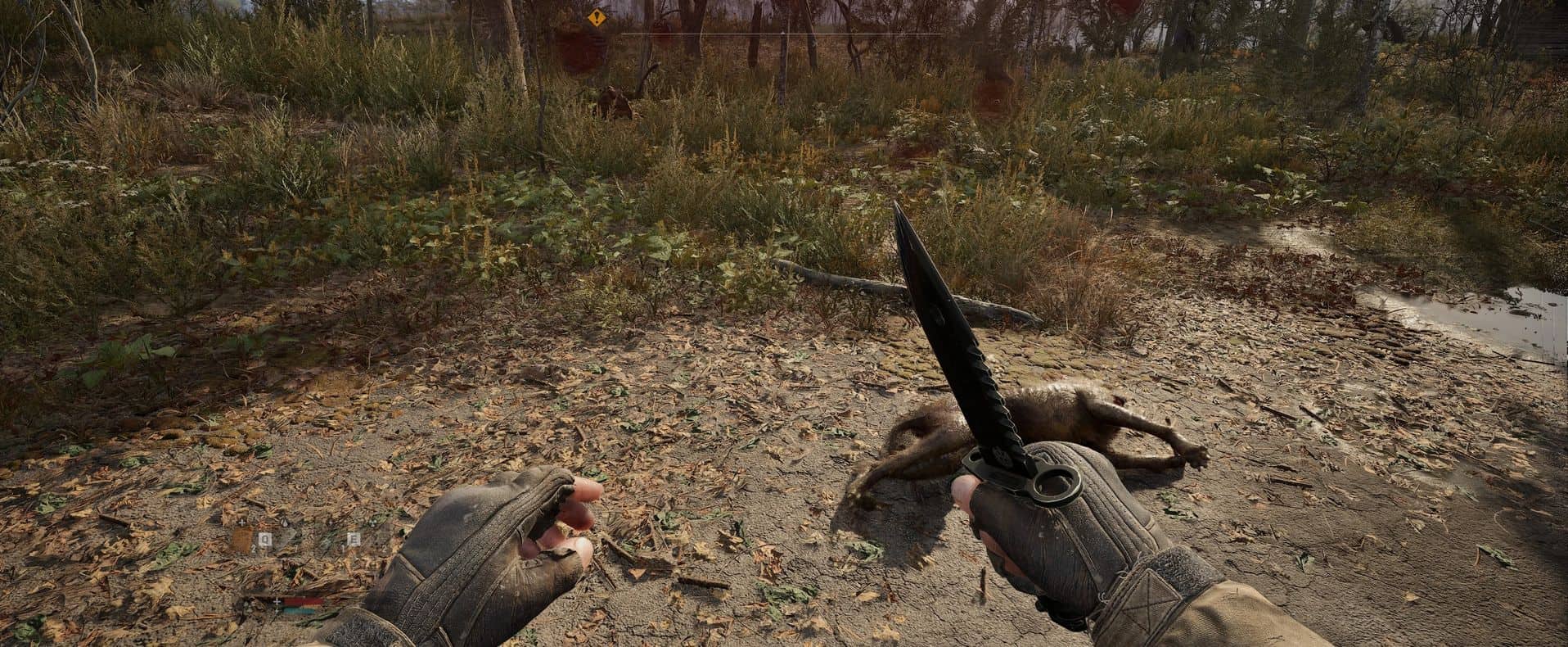
Task: Select the orange consumable quick slot
Action: (x=242, y=540)
